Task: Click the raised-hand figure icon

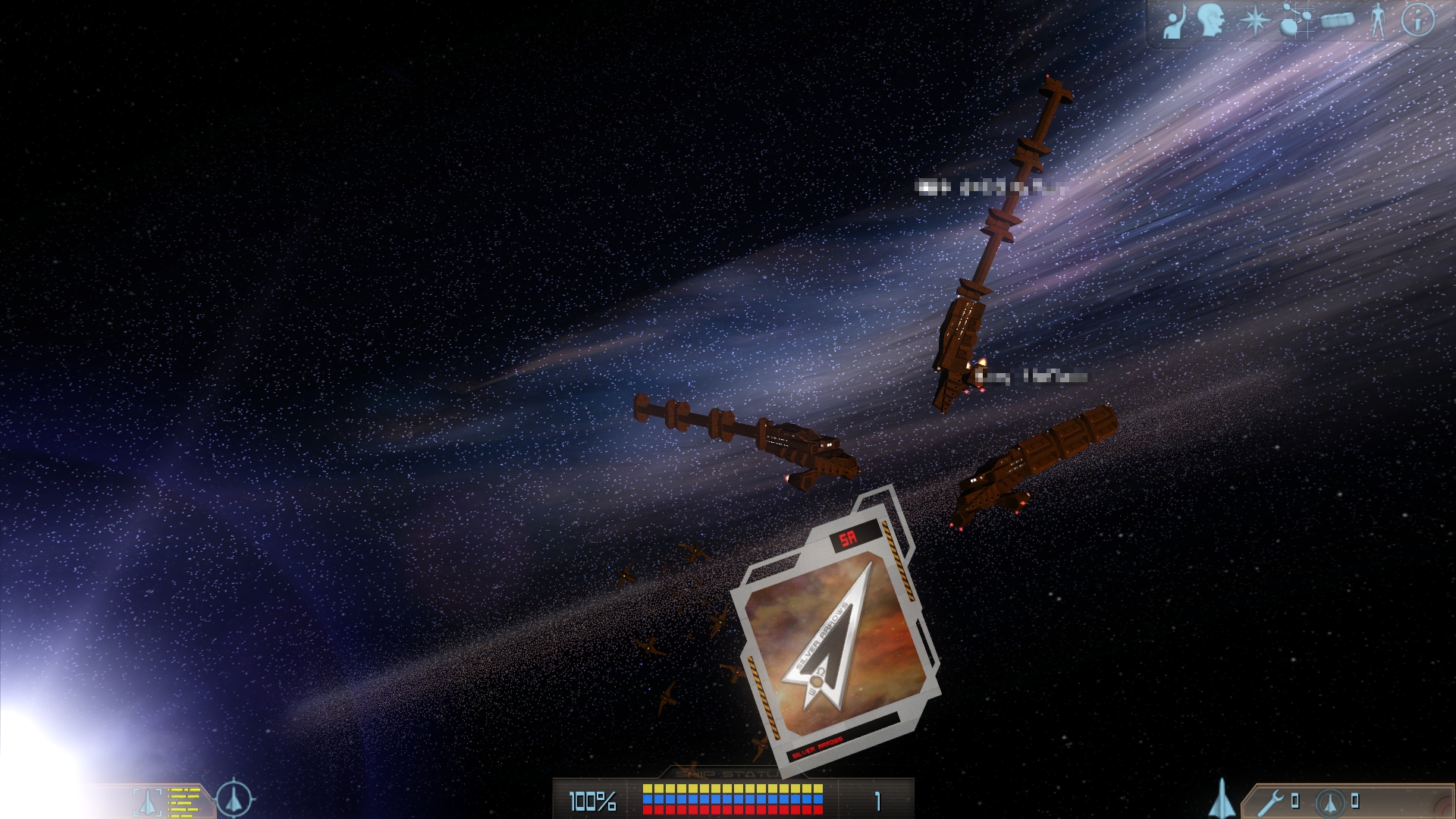Action: pos(1175,21)
